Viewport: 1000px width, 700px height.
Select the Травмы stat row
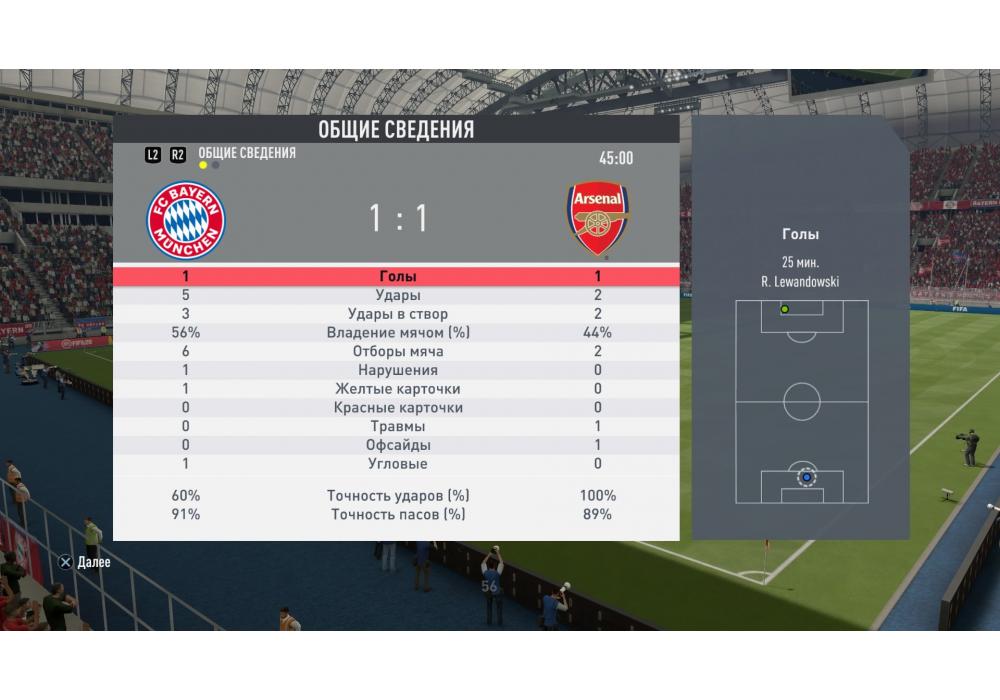click(x=397, y=426)
